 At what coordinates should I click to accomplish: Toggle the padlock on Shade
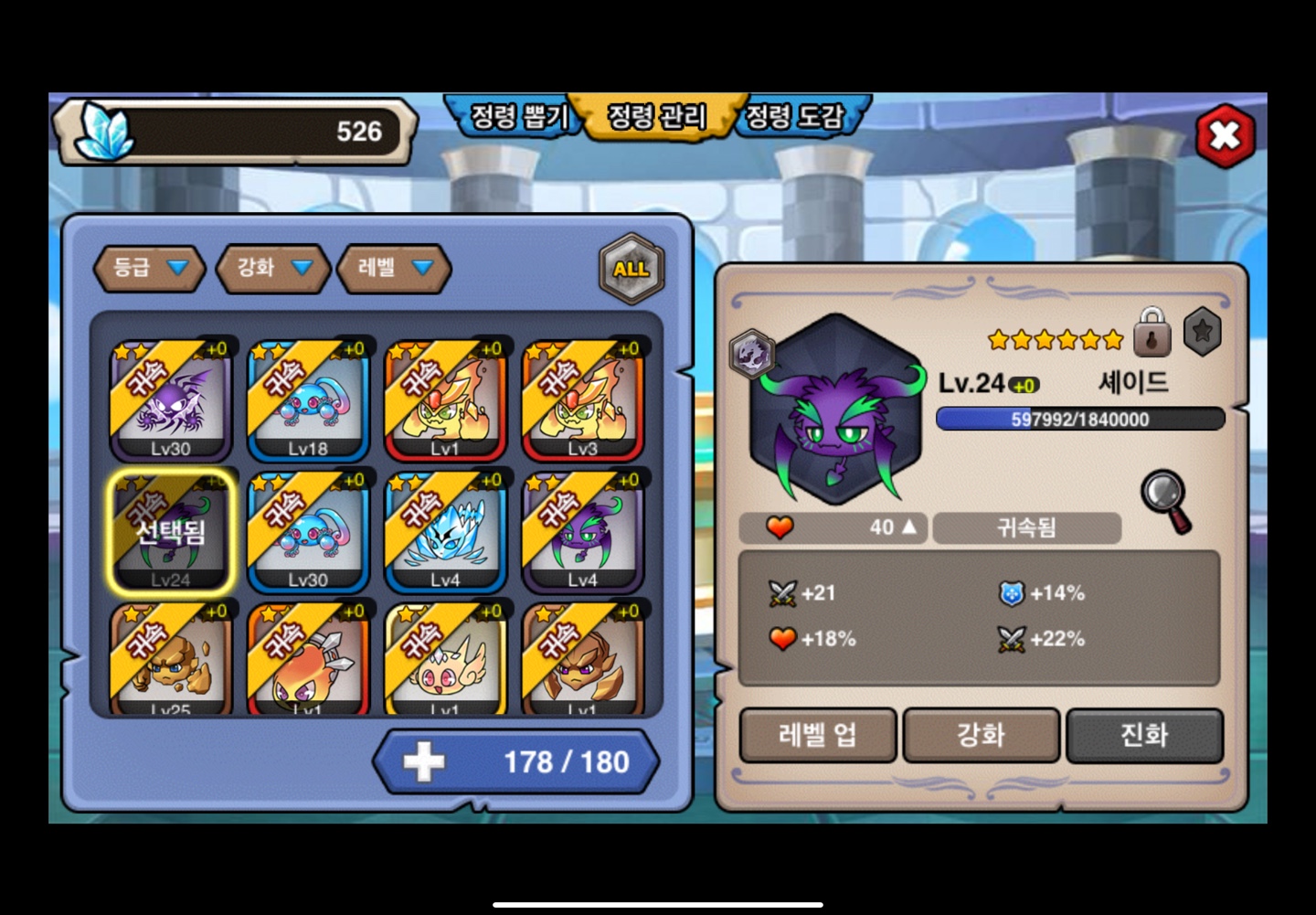point(1151,333)
